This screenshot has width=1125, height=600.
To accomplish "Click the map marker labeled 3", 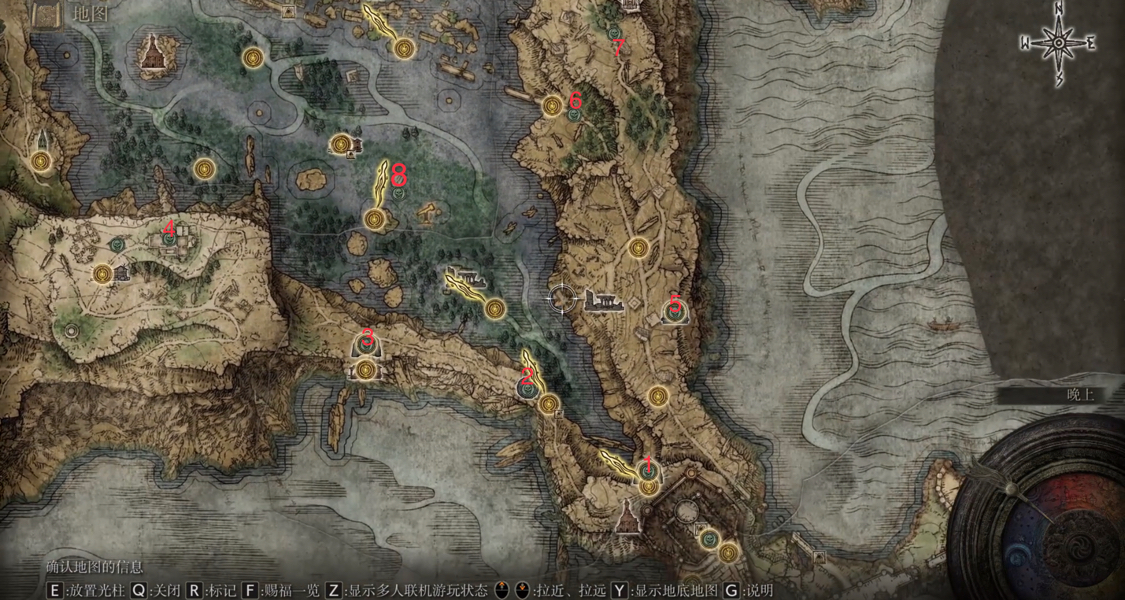I will click(366, 346).
